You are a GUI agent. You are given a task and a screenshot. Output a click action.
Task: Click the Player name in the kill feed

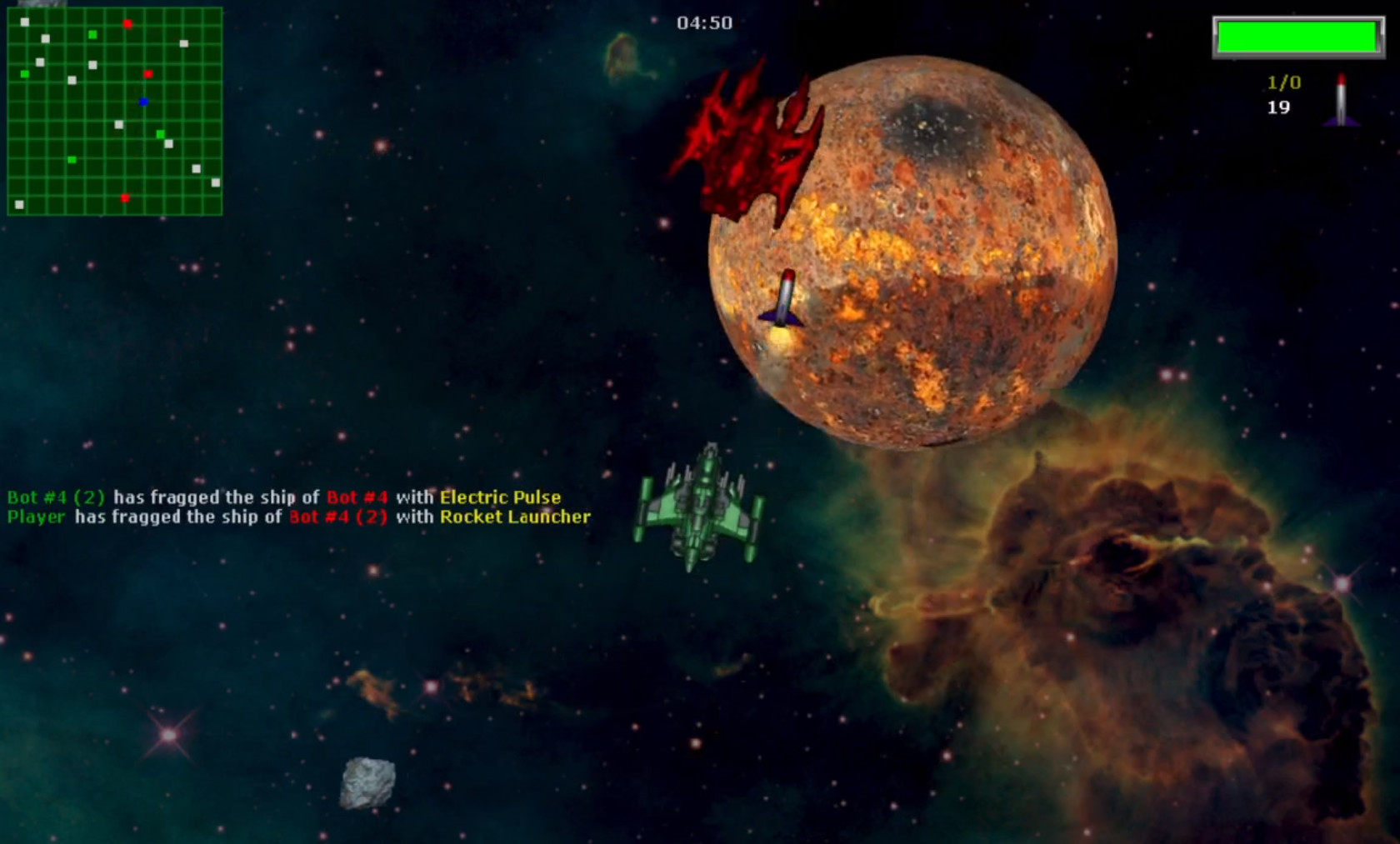coord(34,517)
